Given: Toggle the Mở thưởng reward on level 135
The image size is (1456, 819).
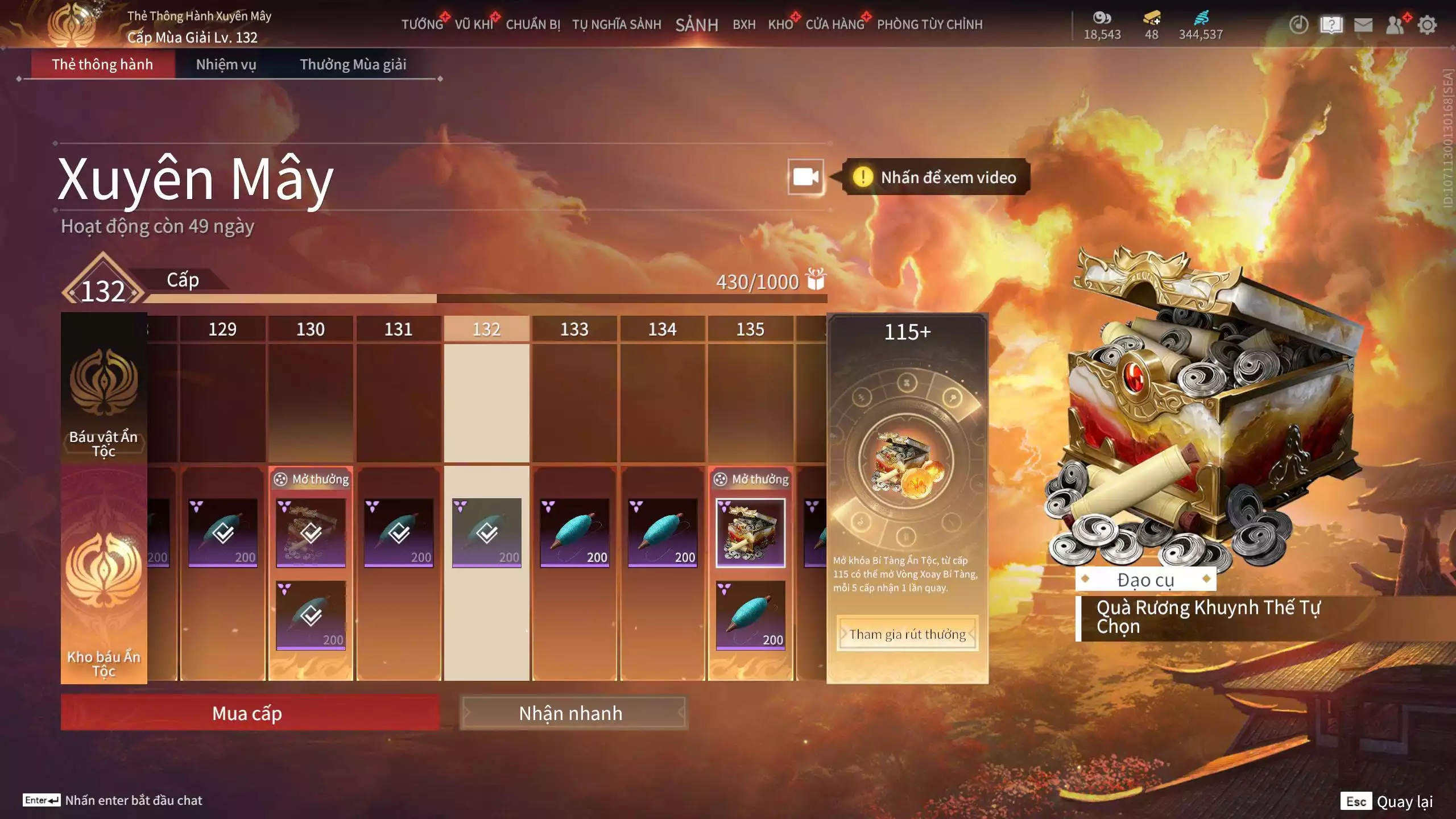Looking at the screenshot, I should click(751, 479).
